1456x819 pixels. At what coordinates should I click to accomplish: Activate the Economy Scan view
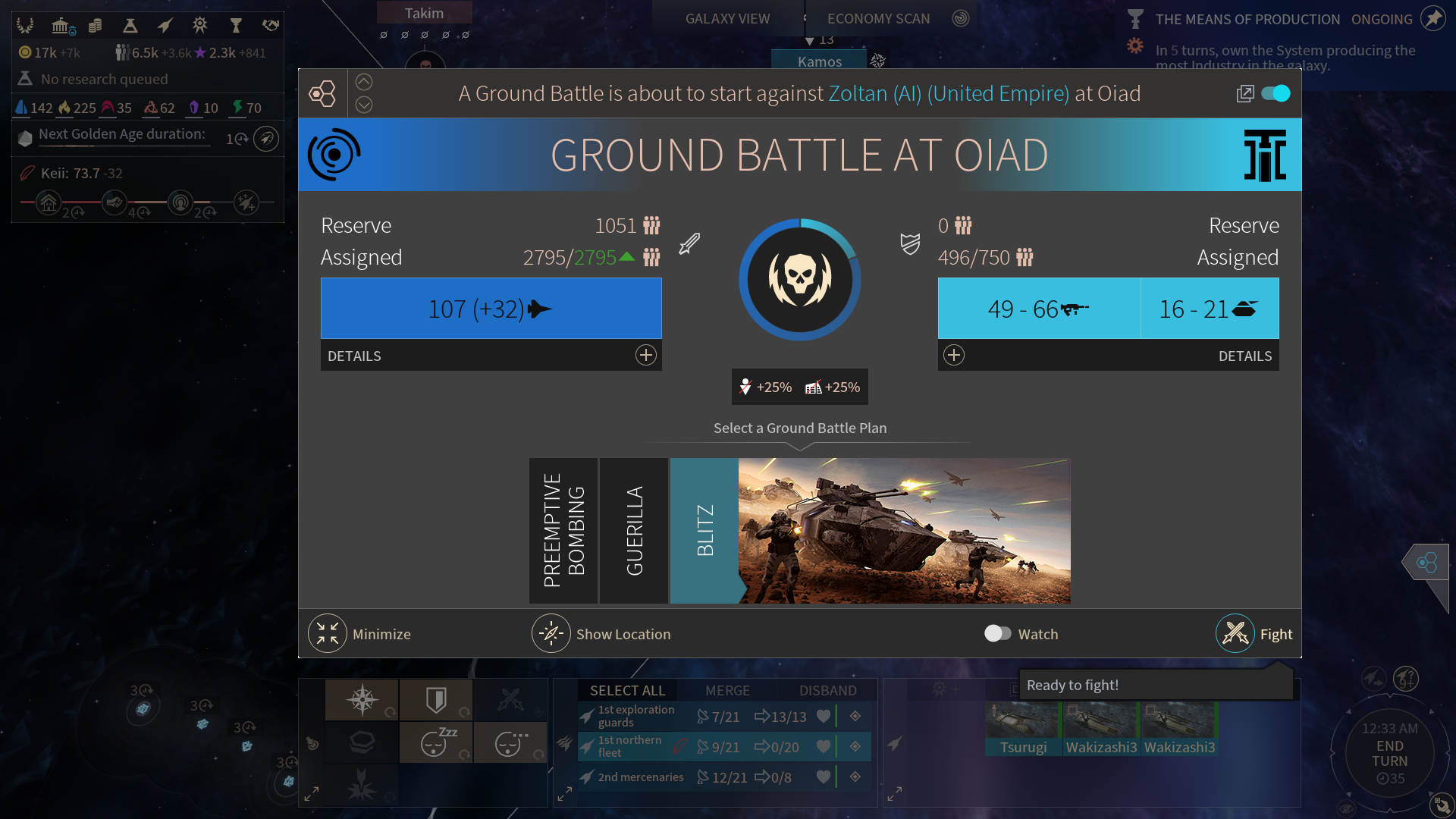click(878, 18)
